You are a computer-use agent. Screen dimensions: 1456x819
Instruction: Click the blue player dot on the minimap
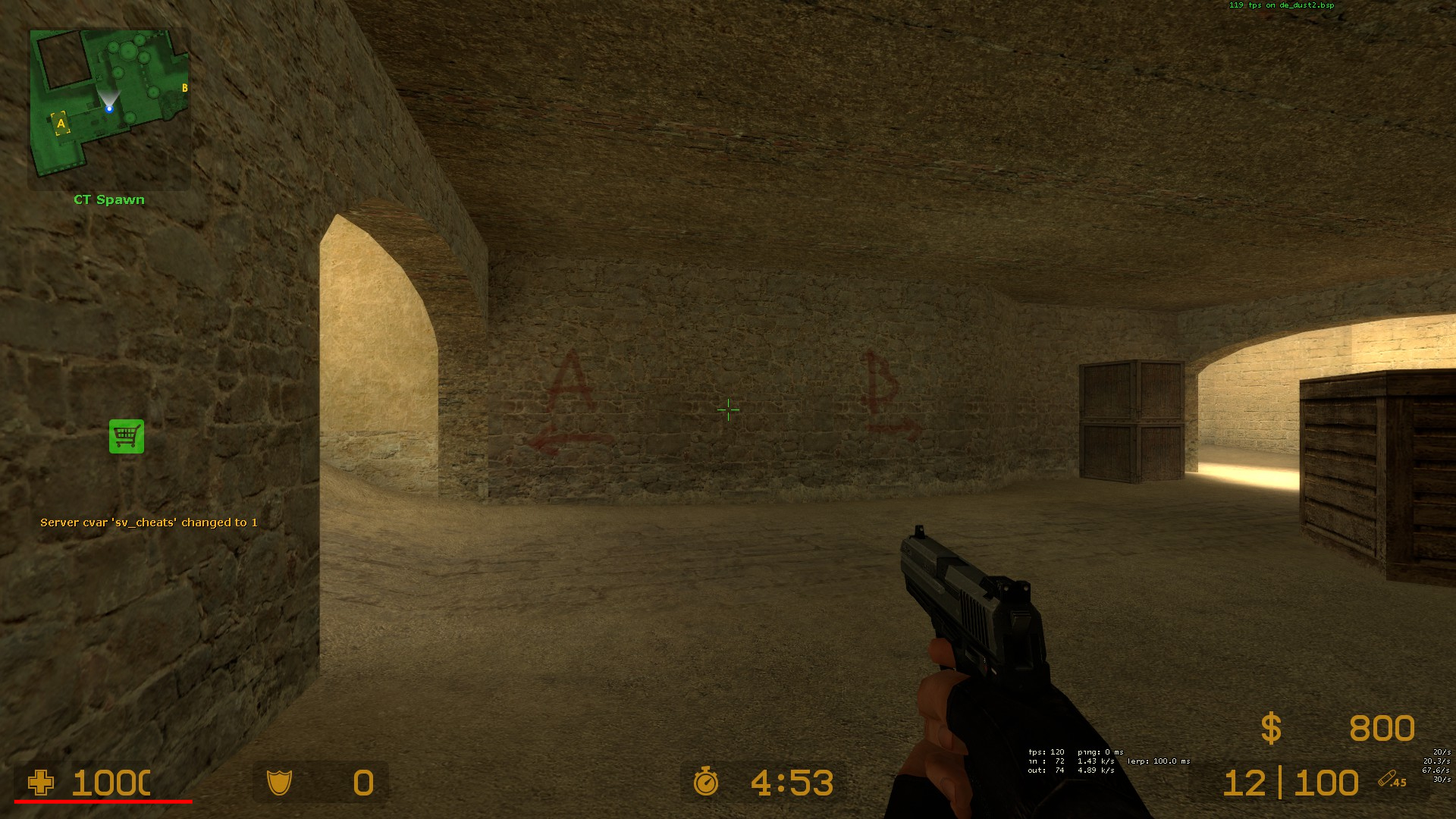(x=108, y=108)
